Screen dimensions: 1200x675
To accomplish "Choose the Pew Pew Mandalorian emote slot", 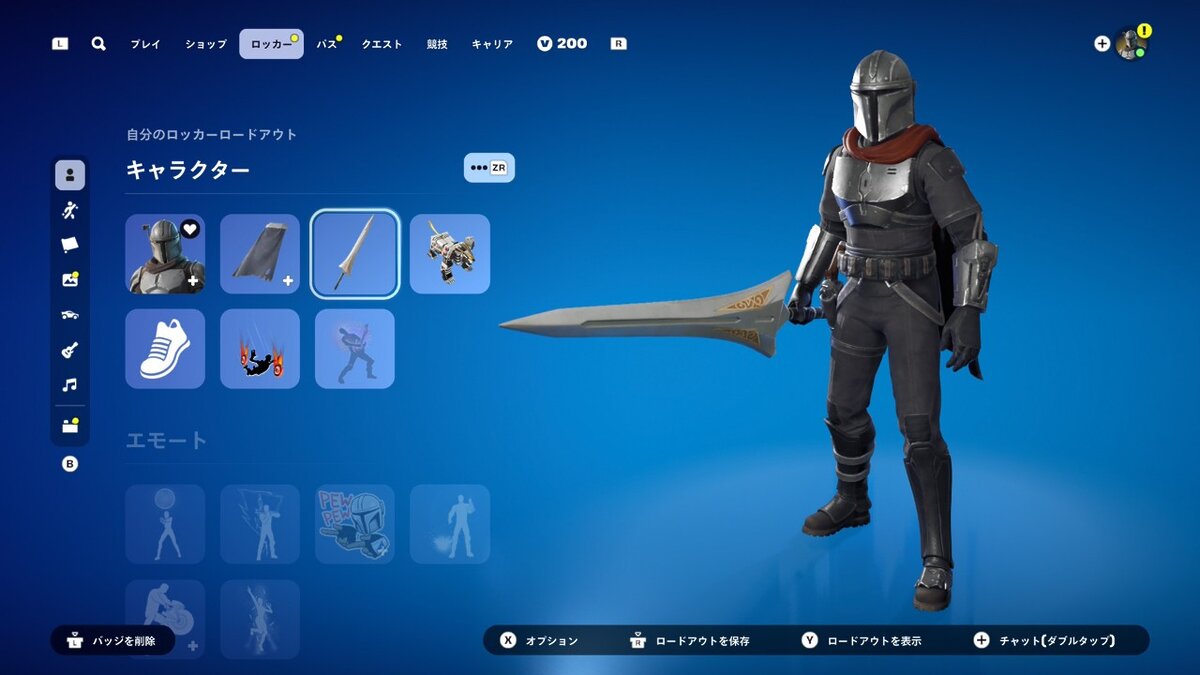I will point(355,524).
